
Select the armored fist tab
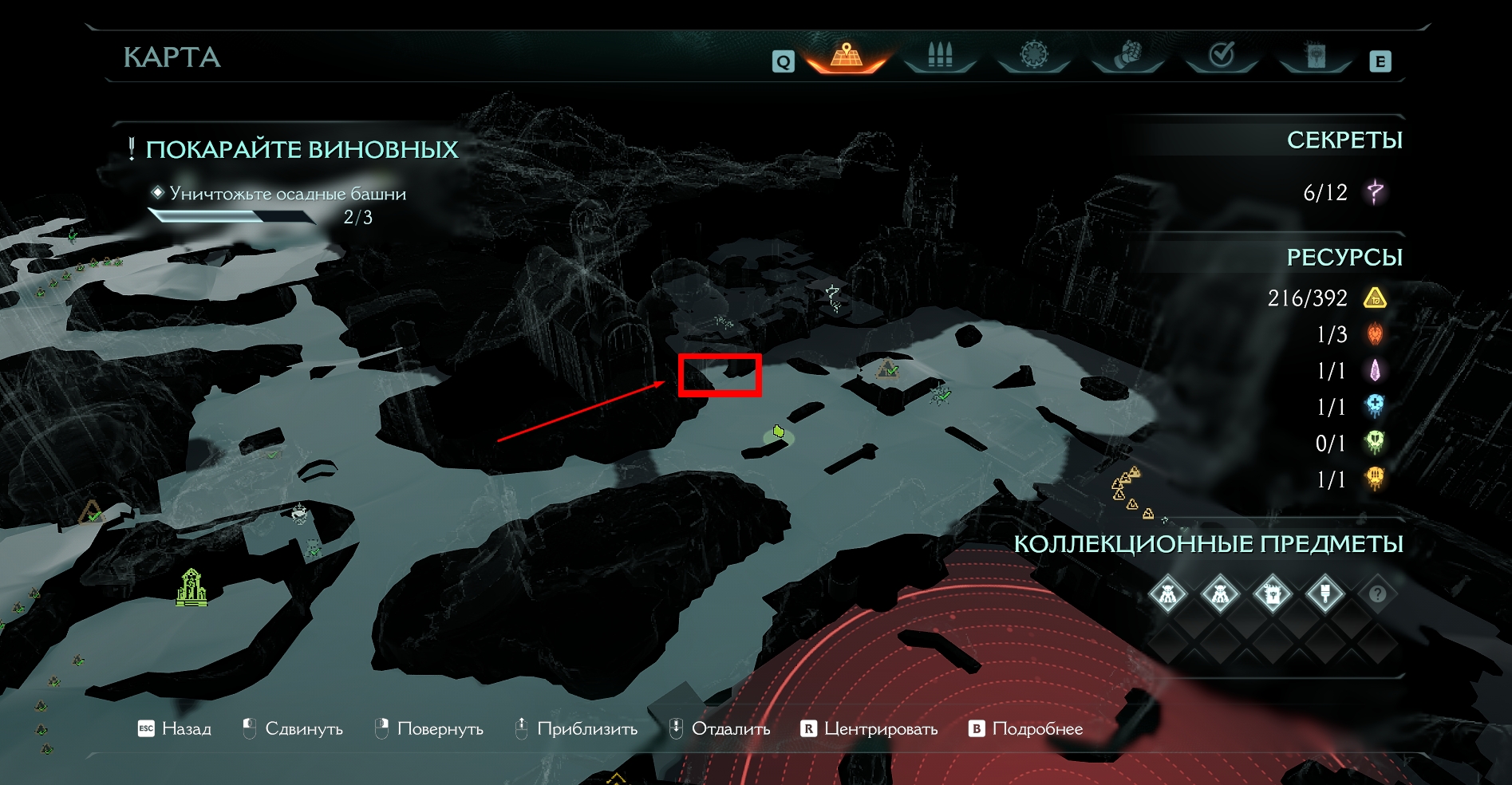(1127, 56)
